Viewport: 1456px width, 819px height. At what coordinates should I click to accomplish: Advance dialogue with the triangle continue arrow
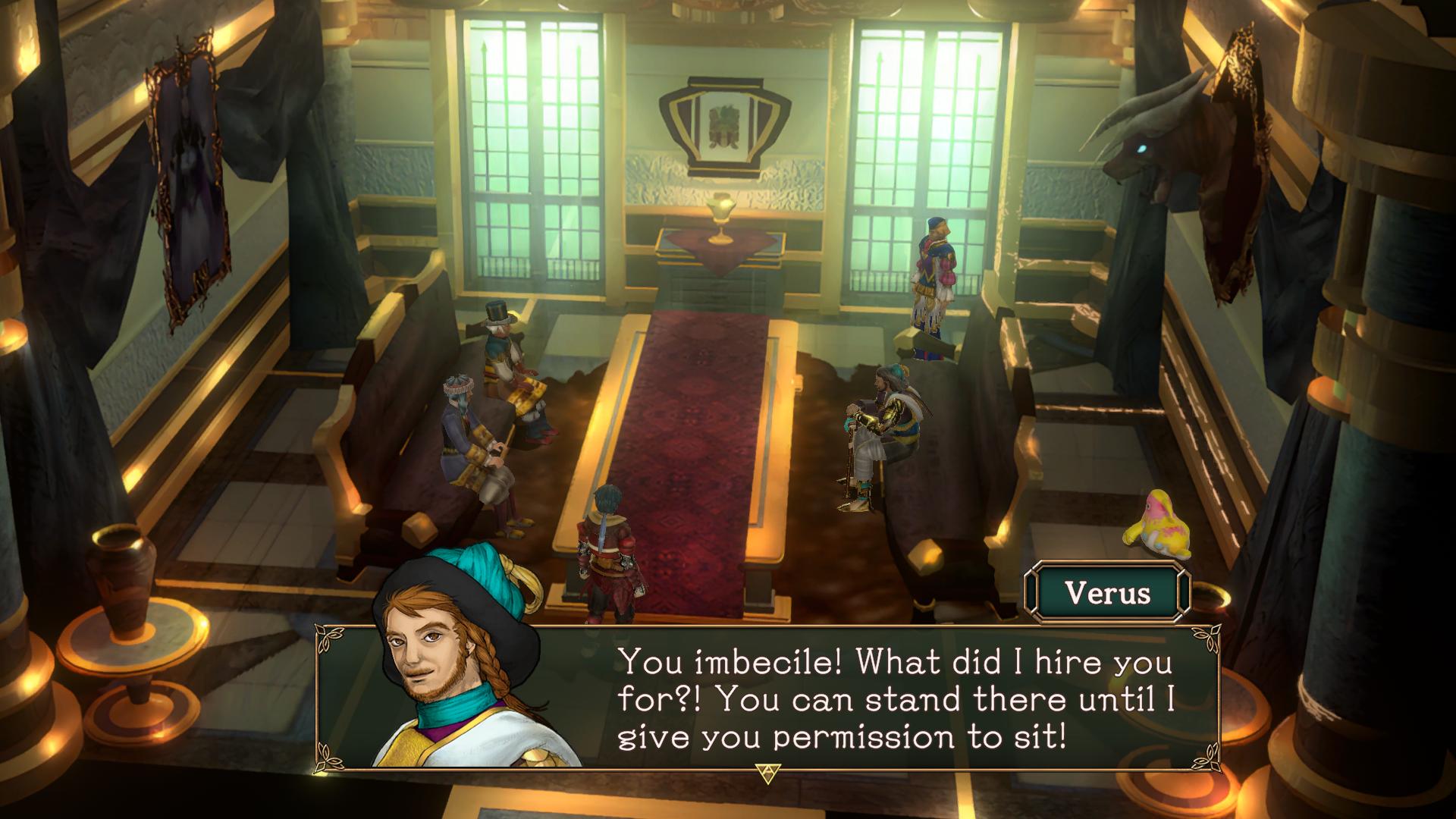coord(767,773)
